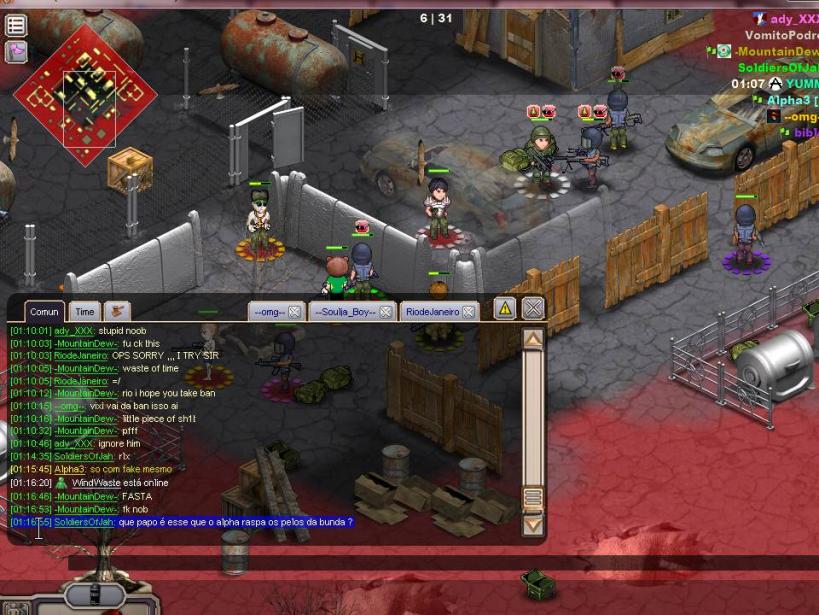The image size is (819, 615).
Task: Select SoldiersOfJah's highlighted chat message
Action: tap(235, 522)
